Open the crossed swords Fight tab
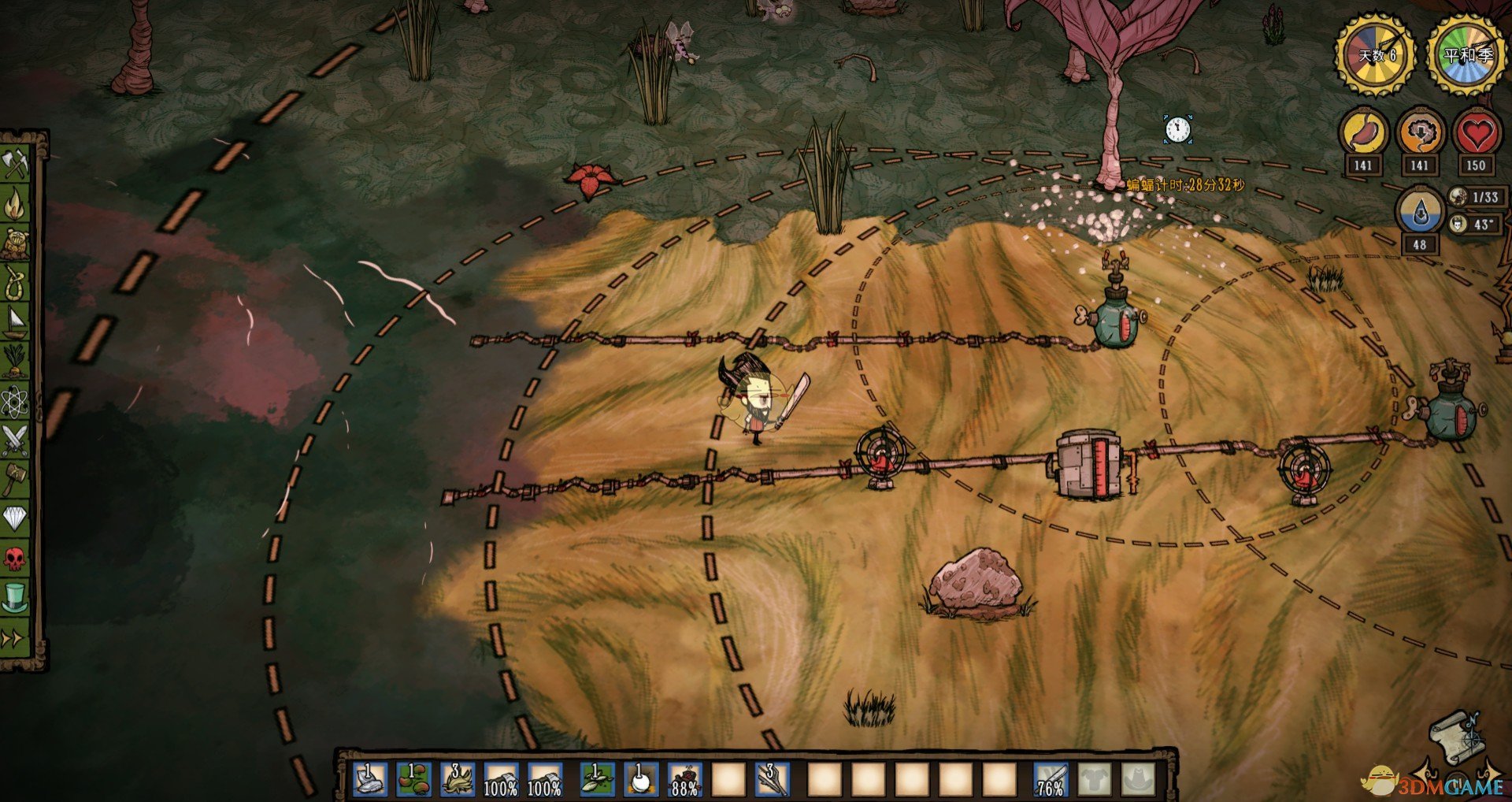Image resolution: width=1512 pixels, height=802 pixels. [x=15, y=440]
